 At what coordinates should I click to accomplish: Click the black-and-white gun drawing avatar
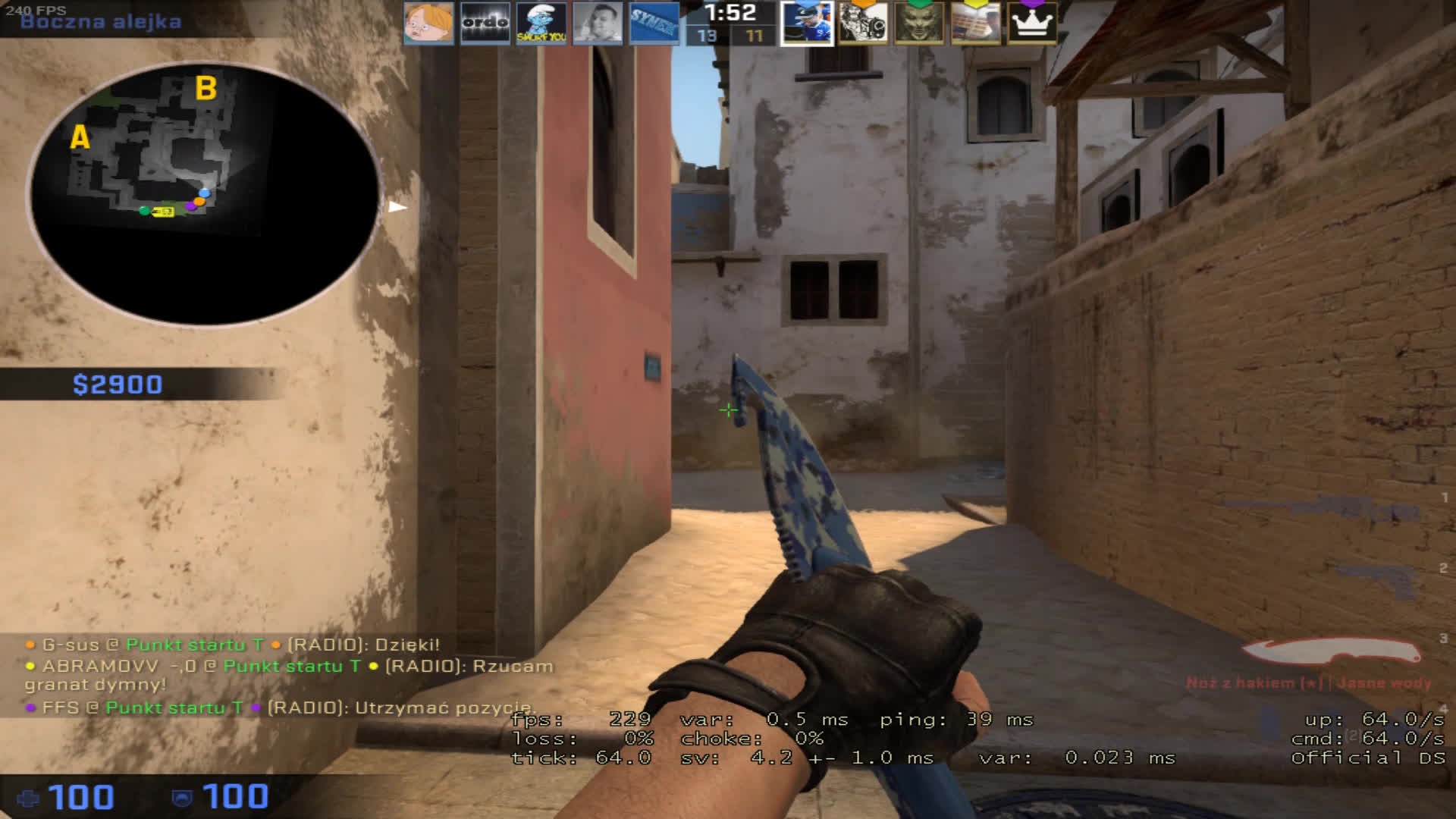(863, 24)
